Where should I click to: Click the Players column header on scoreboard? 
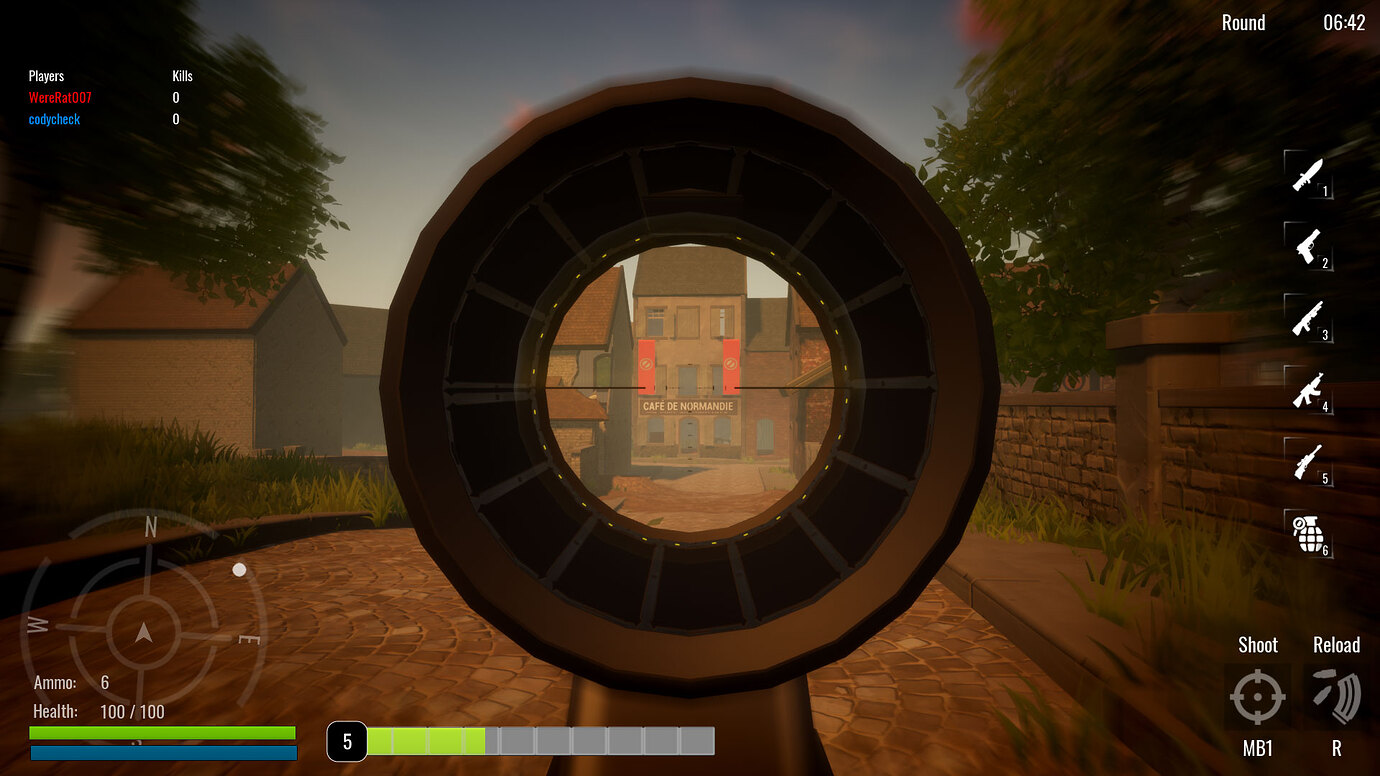(46, 75)
